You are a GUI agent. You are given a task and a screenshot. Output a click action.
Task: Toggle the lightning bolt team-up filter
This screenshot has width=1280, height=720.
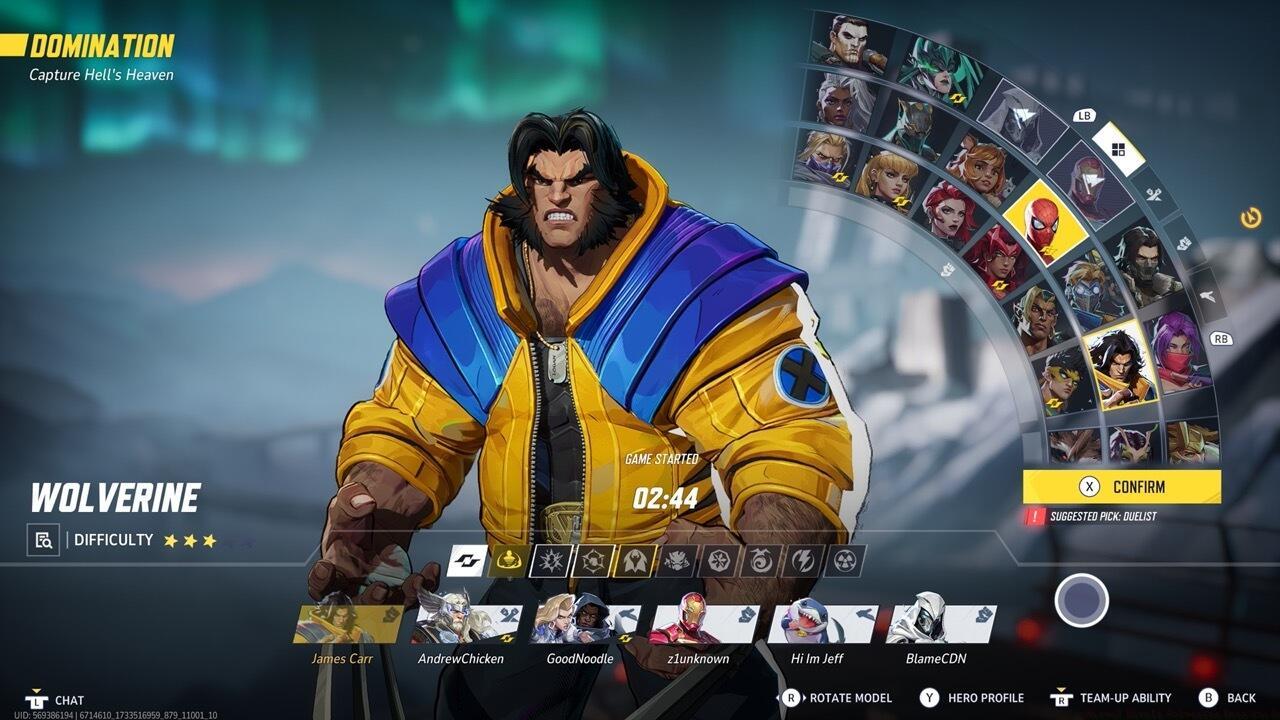[x=803, y=560]
